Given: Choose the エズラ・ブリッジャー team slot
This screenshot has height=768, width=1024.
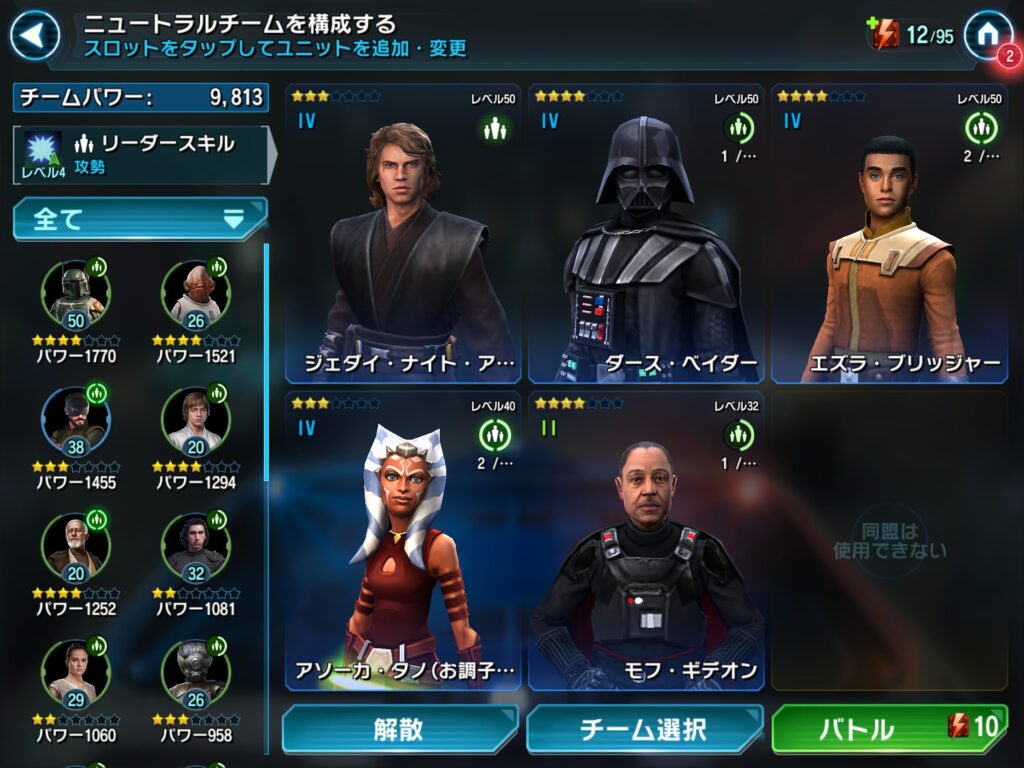Looking at the screenshot, I should (889, 234).
